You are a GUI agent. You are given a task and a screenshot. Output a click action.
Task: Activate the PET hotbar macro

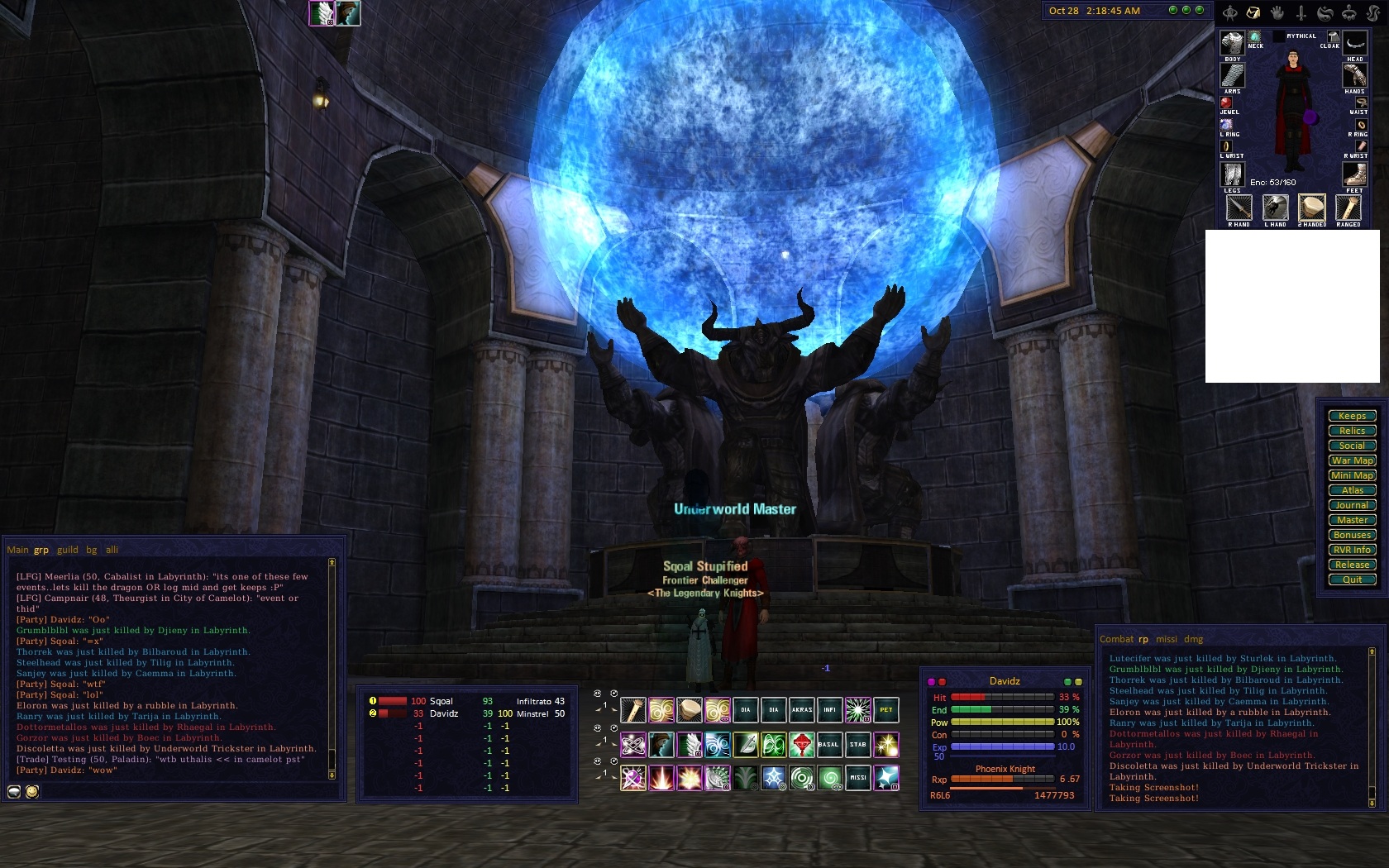tap(885, 710)
